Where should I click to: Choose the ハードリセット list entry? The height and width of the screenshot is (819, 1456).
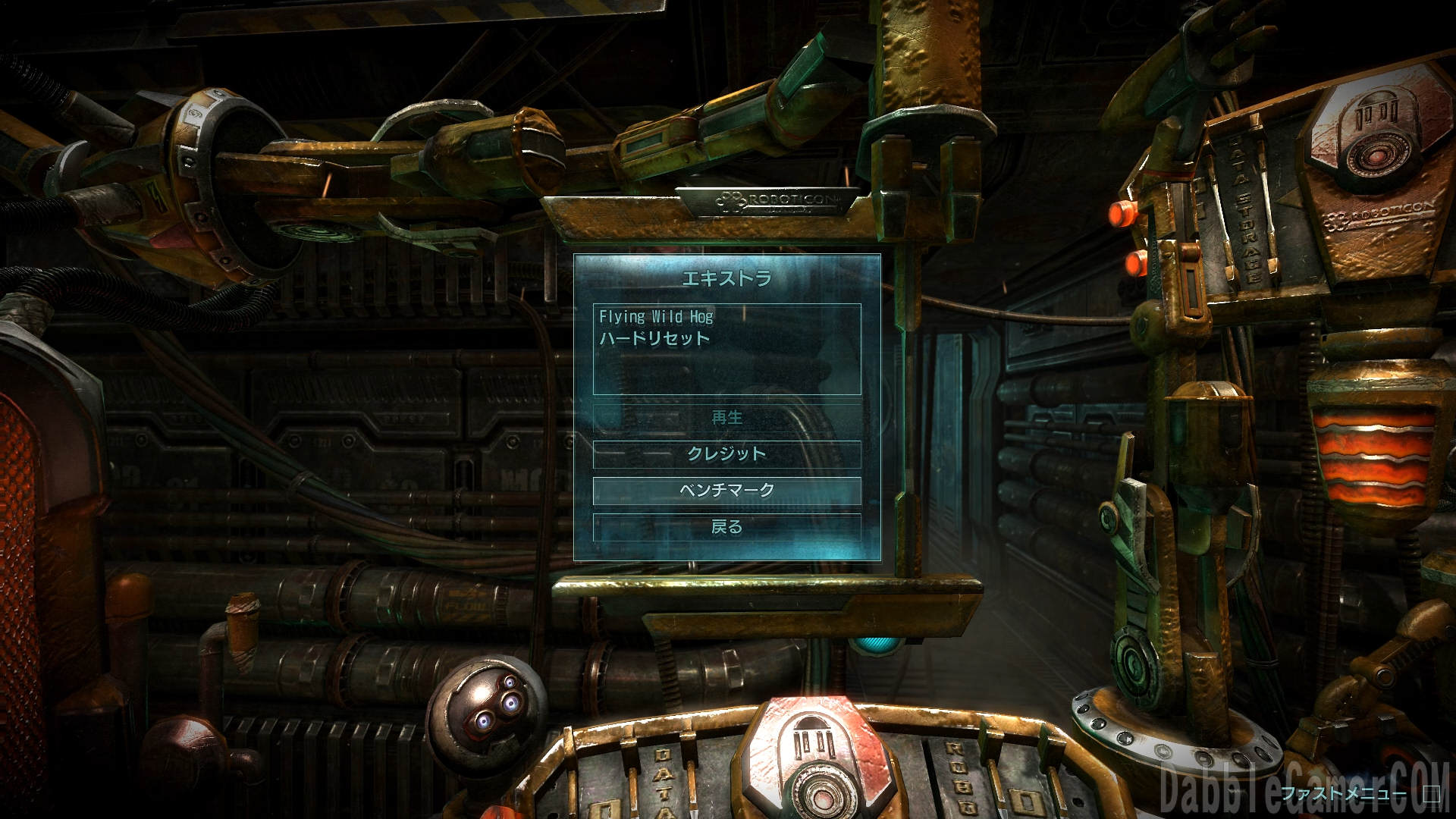(655, 338)
